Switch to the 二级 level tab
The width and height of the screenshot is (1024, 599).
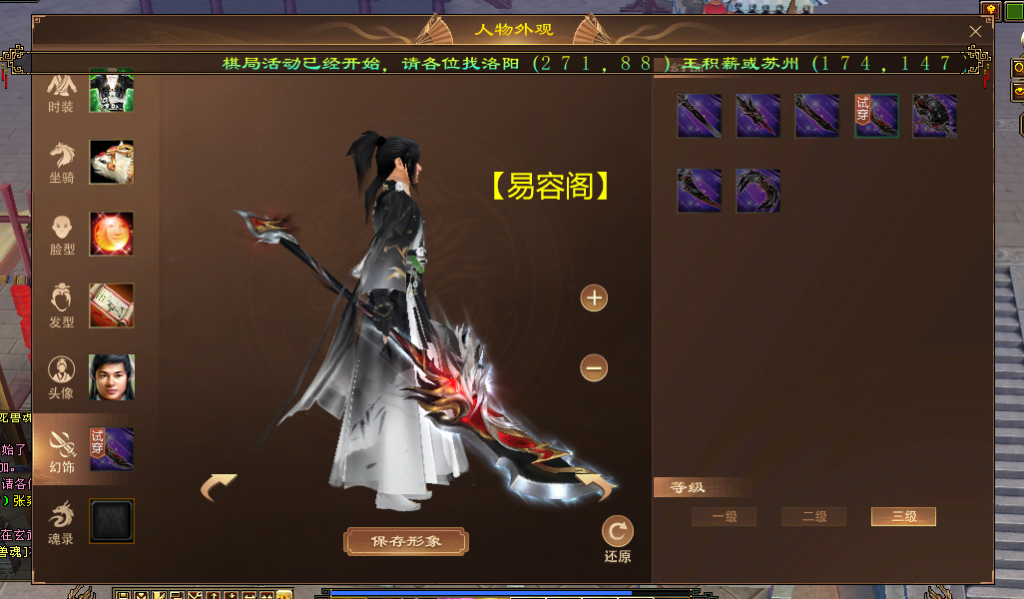click(814, 517)
